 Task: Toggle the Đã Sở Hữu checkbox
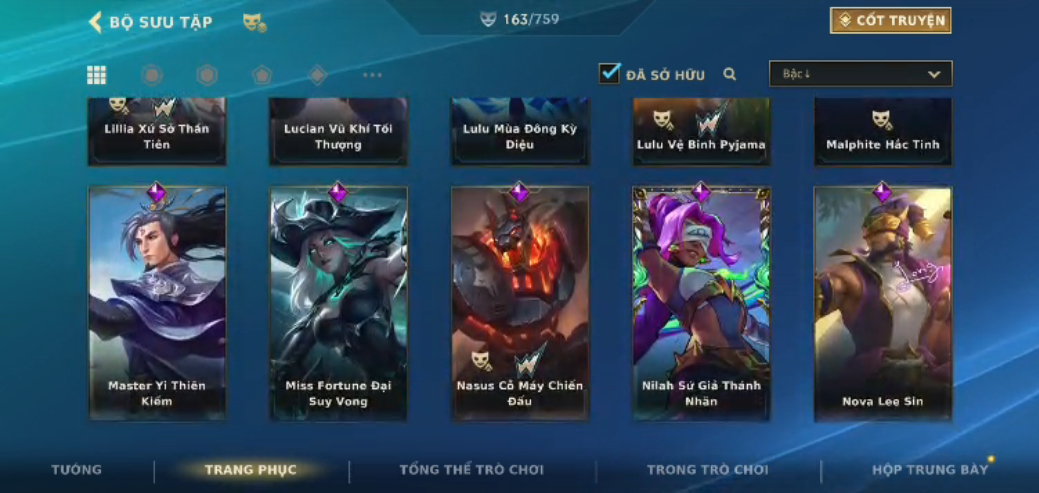[x=610, y=74]
